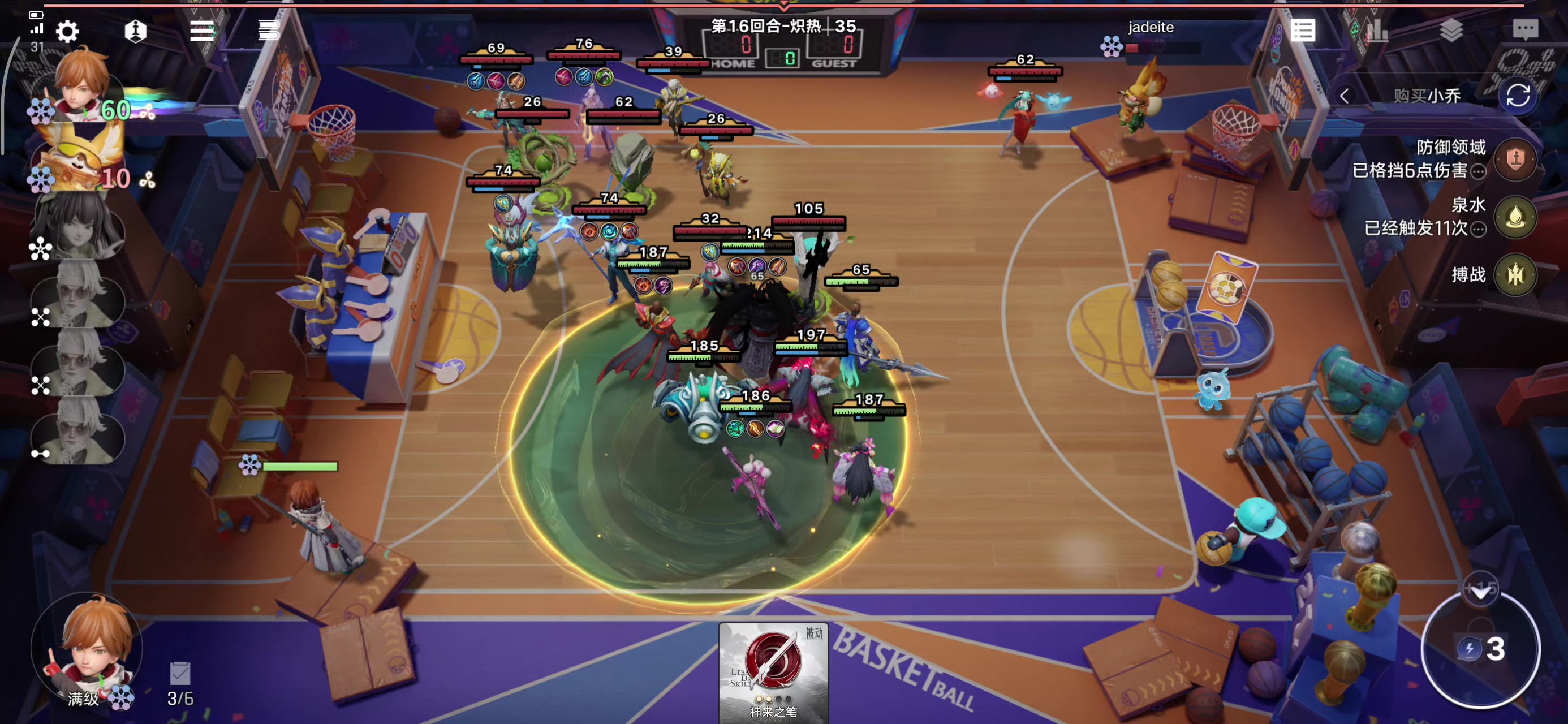
Task: View the 搏战 synergy icon
Action: pyautogui.click(x=1515, y=275)
